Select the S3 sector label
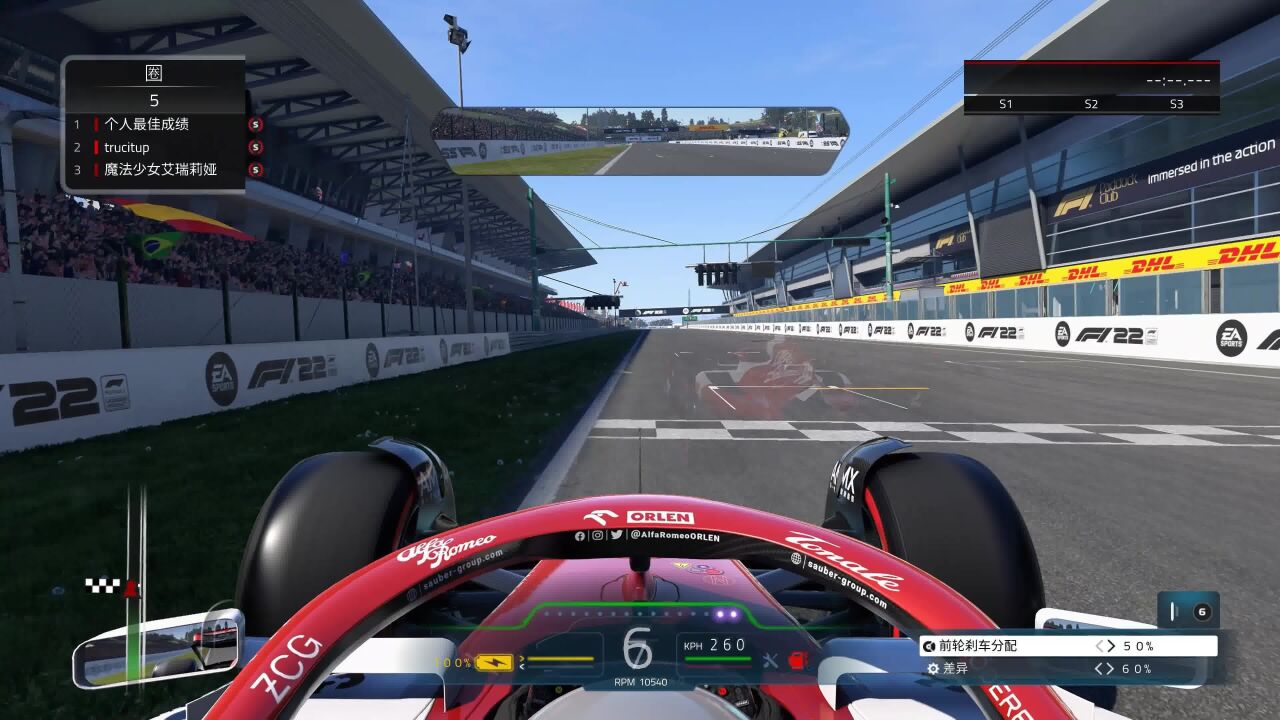The width and height of the screenshot is (1280, 720). 1176,103
